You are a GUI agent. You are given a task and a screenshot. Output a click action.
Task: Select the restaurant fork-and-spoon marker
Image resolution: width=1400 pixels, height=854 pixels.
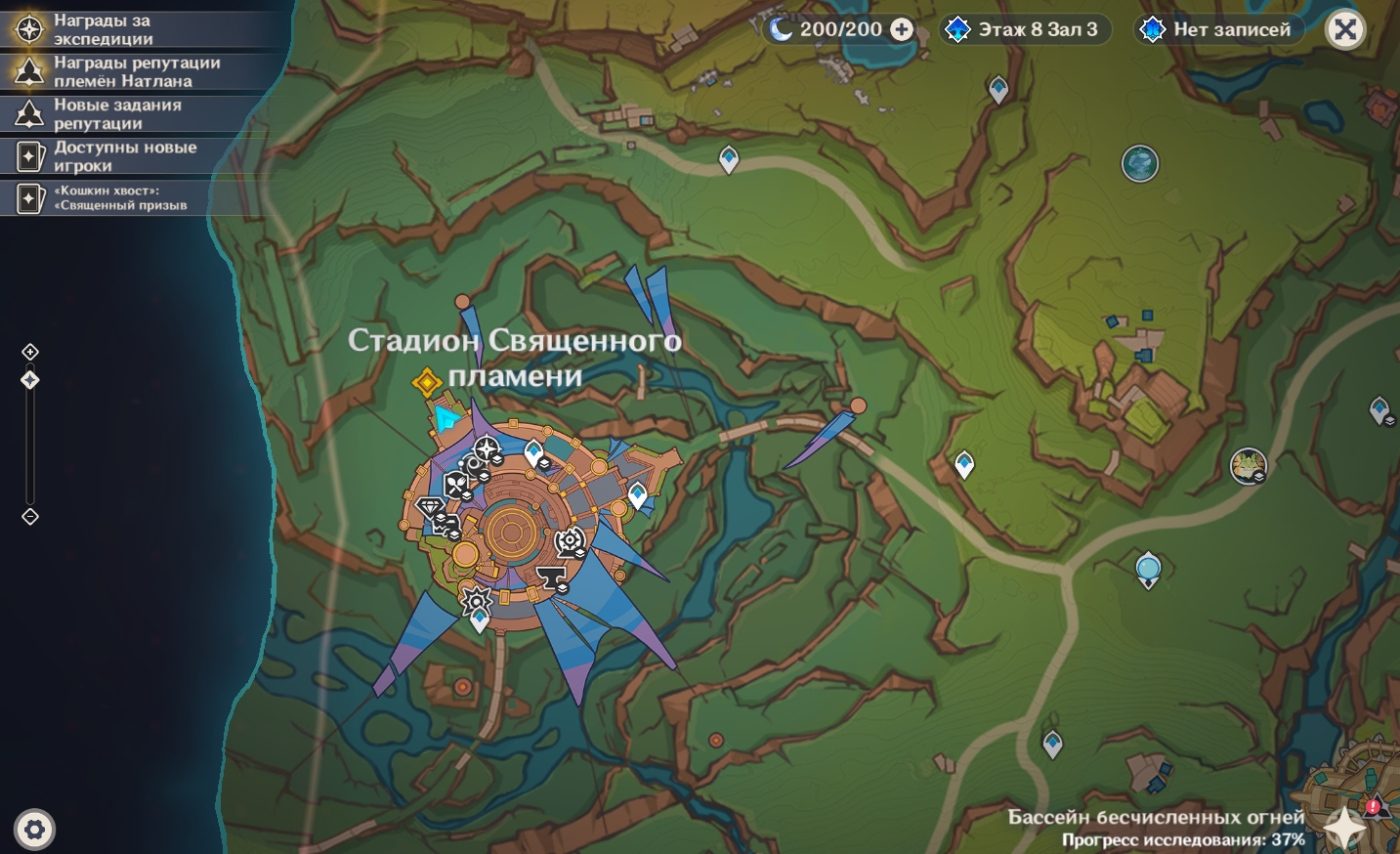coord(456,485)
